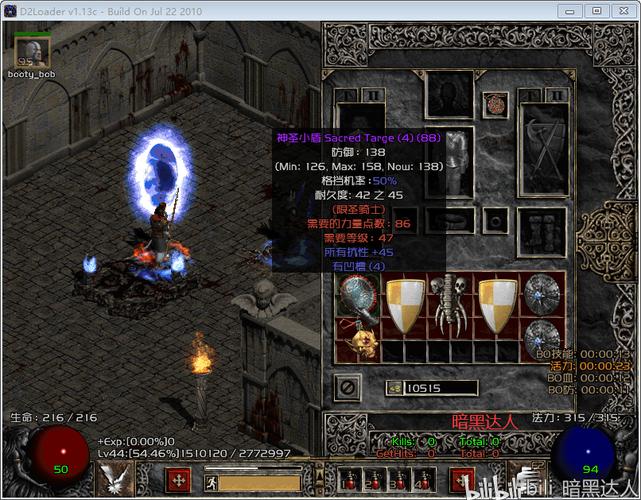641x500 pixels.
Task: Toggle the run/walk button beside stamina bar
Action: tap(213, 483)
